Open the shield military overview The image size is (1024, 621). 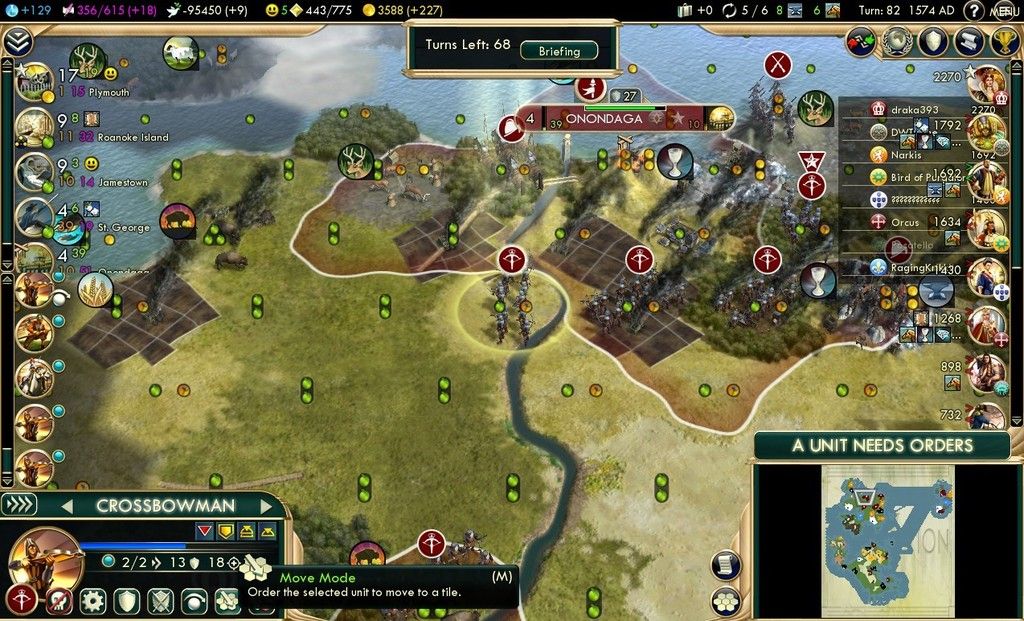pyautogui.click(x=933, y=42)
